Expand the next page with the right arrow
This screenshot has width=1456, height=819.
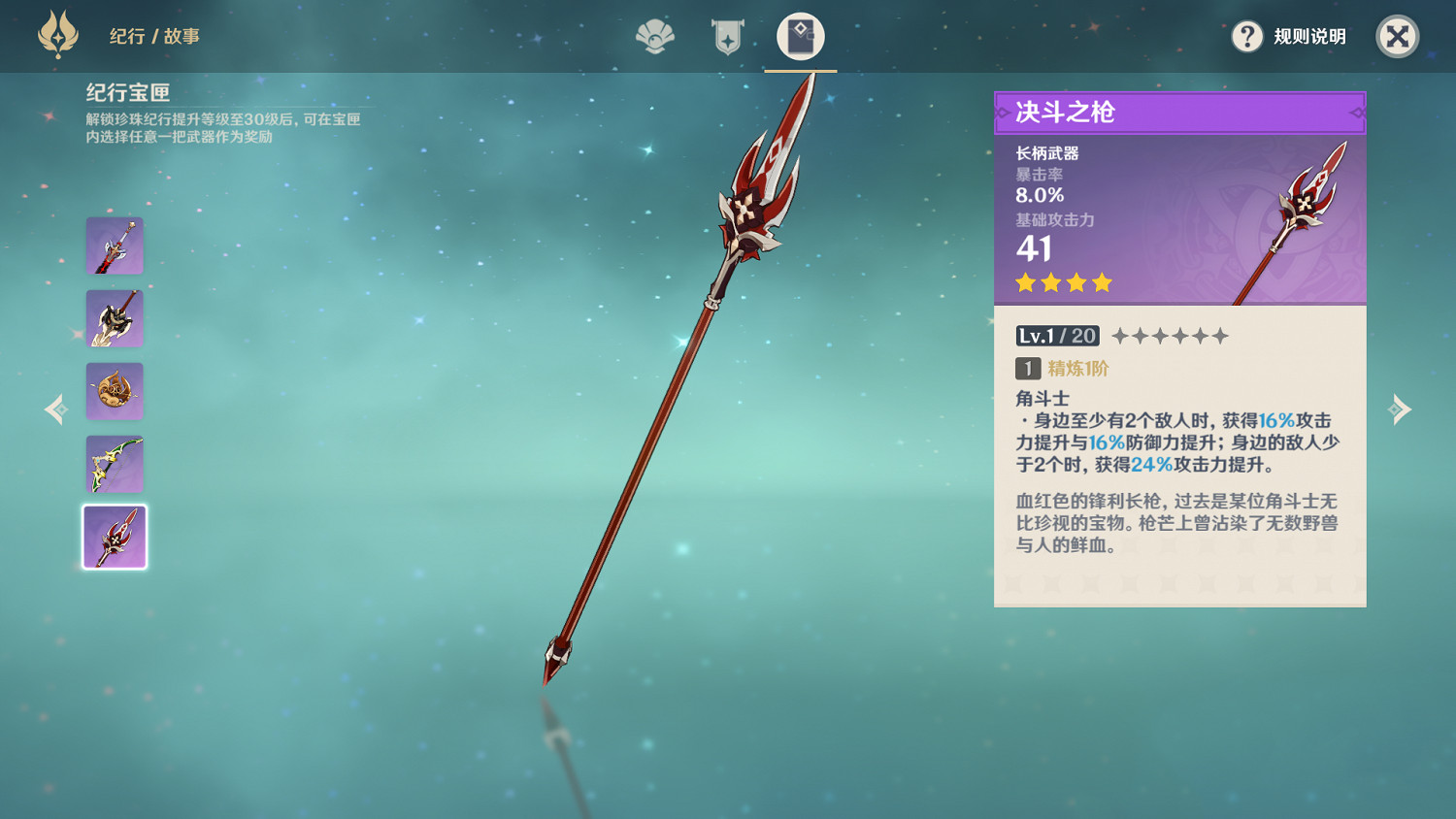point(1400,409)
